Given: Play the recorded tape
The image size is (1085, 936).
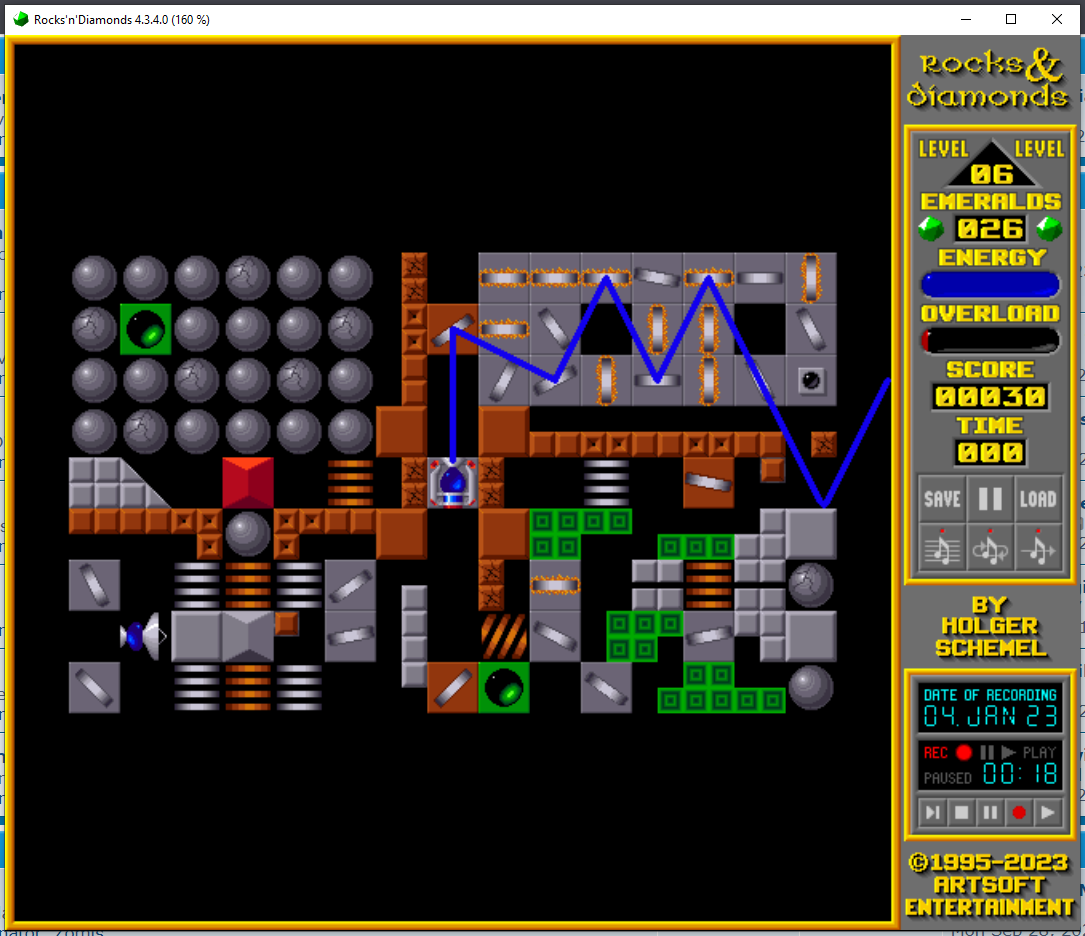Looking at the screenshot, I should click(1047, 812).
